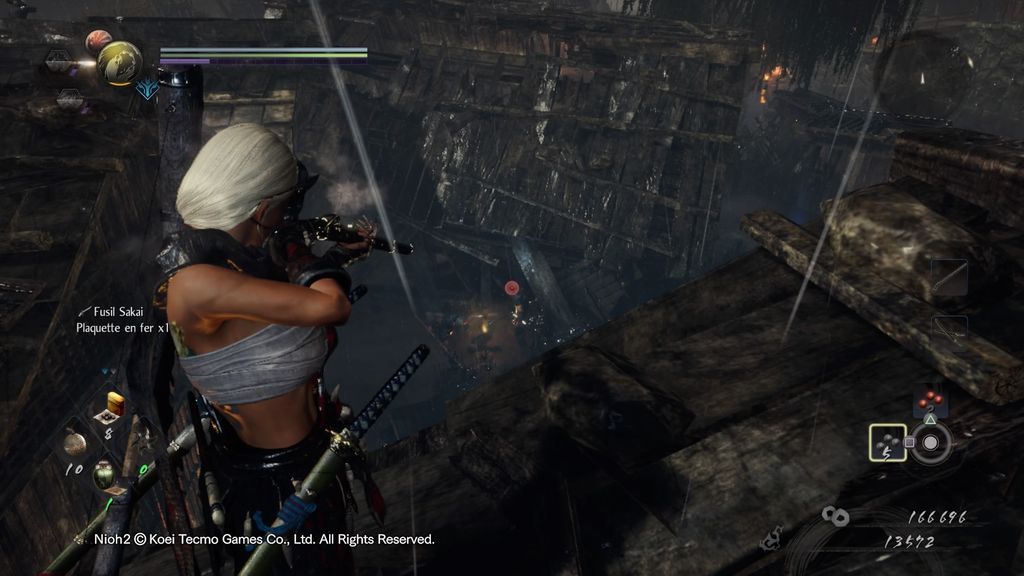Select the round gourd item slot
Image resolution: width=1024 pixels, height=576 pixels.
click(x=74, y=441)
